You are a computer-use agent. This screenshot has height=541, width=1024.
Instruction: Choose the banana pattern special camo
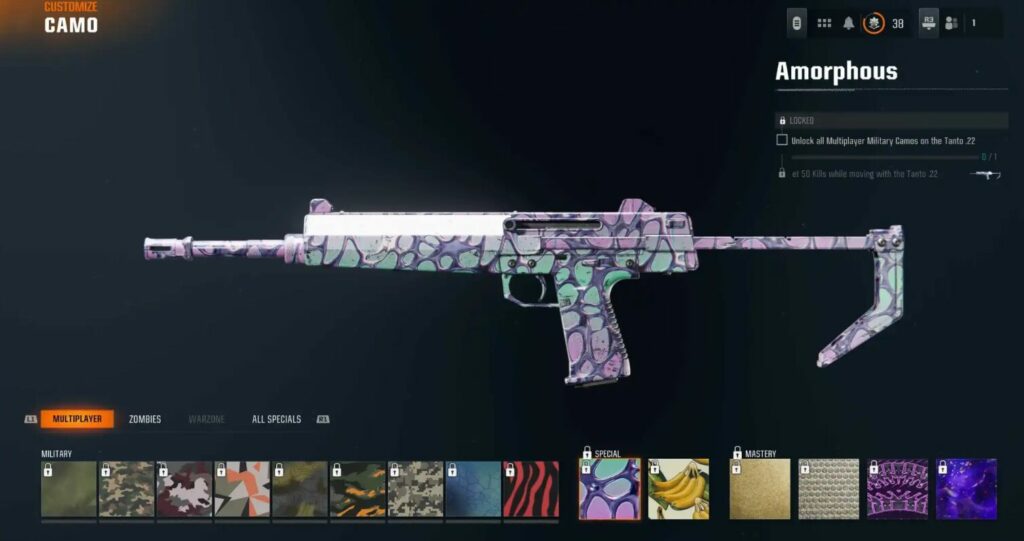pos(678,489)
